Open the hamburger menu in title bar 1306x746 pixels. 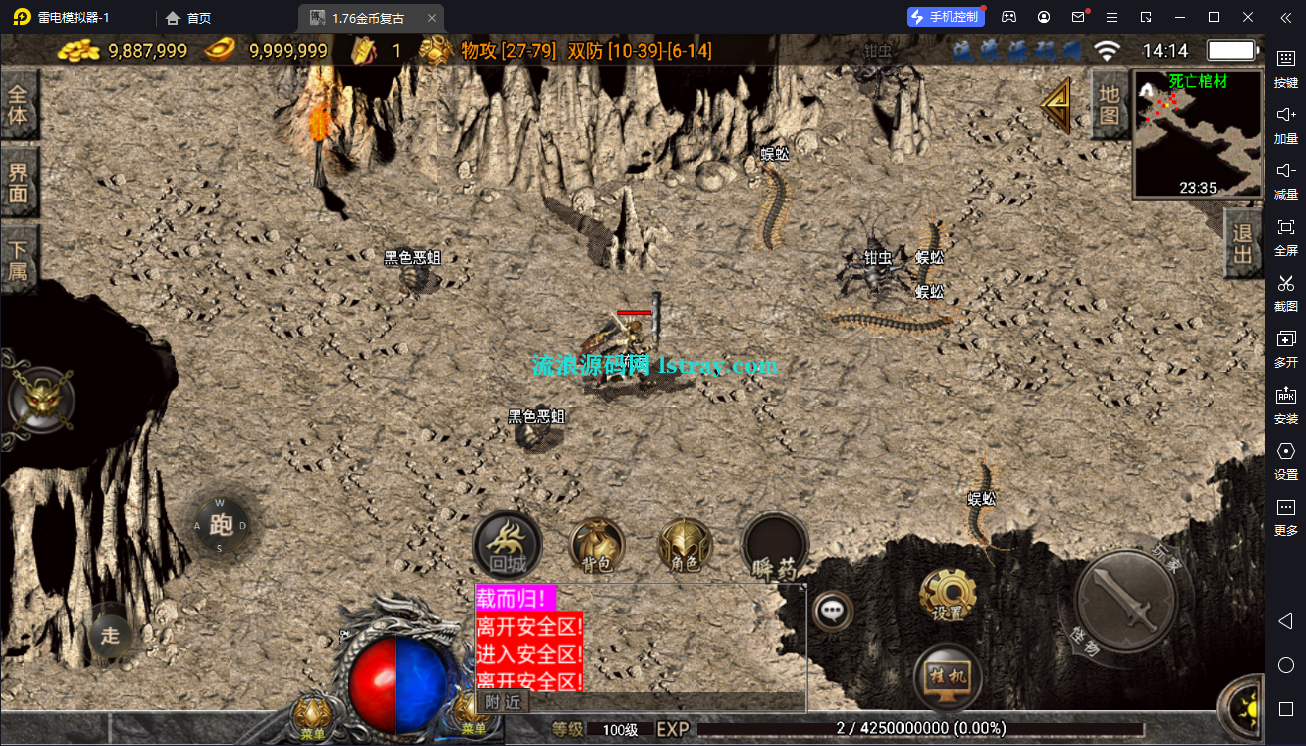(x=1111, y=16)
